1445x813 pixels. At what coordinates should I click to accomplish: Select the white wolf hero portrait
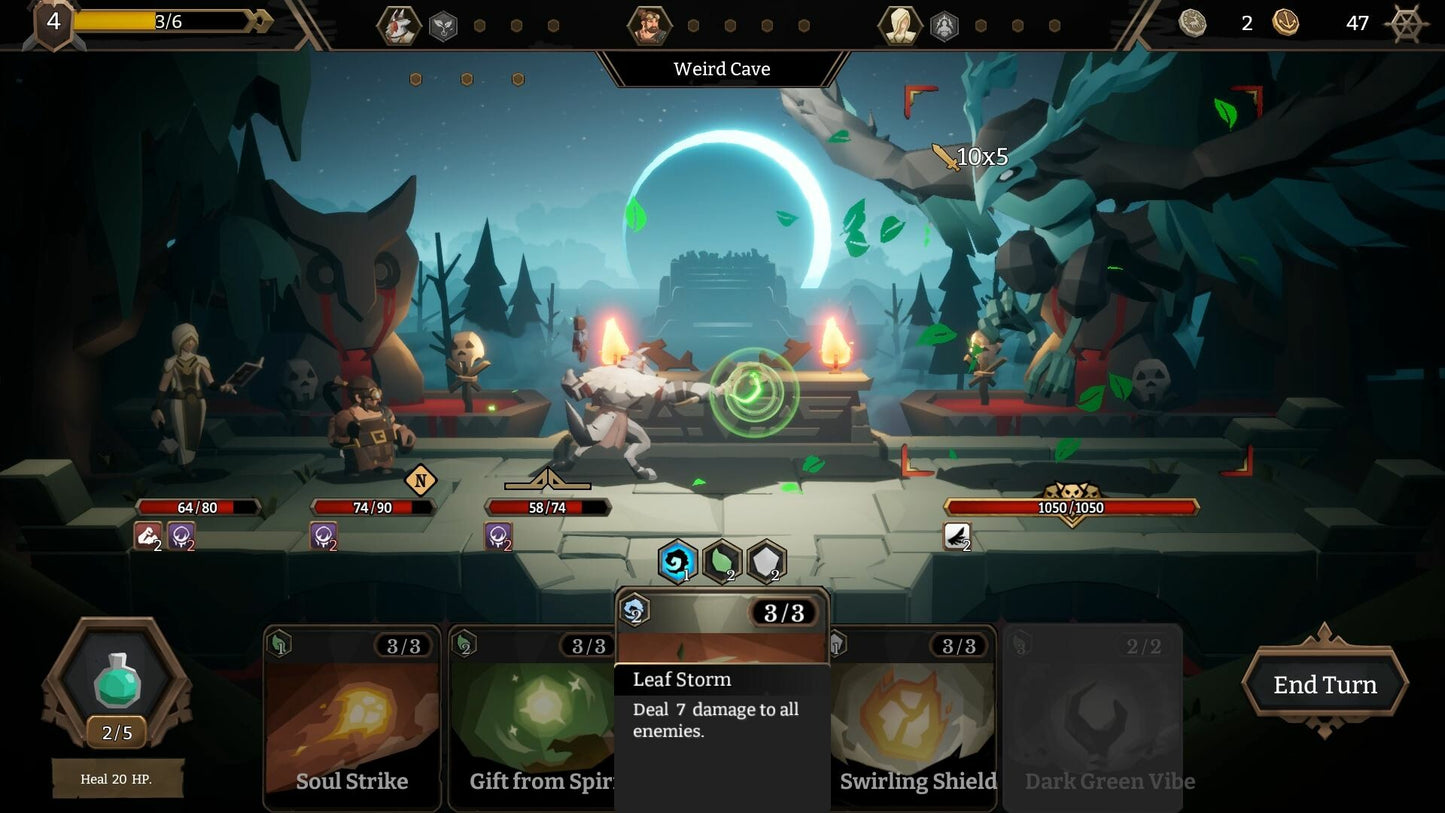click(398, 25)
